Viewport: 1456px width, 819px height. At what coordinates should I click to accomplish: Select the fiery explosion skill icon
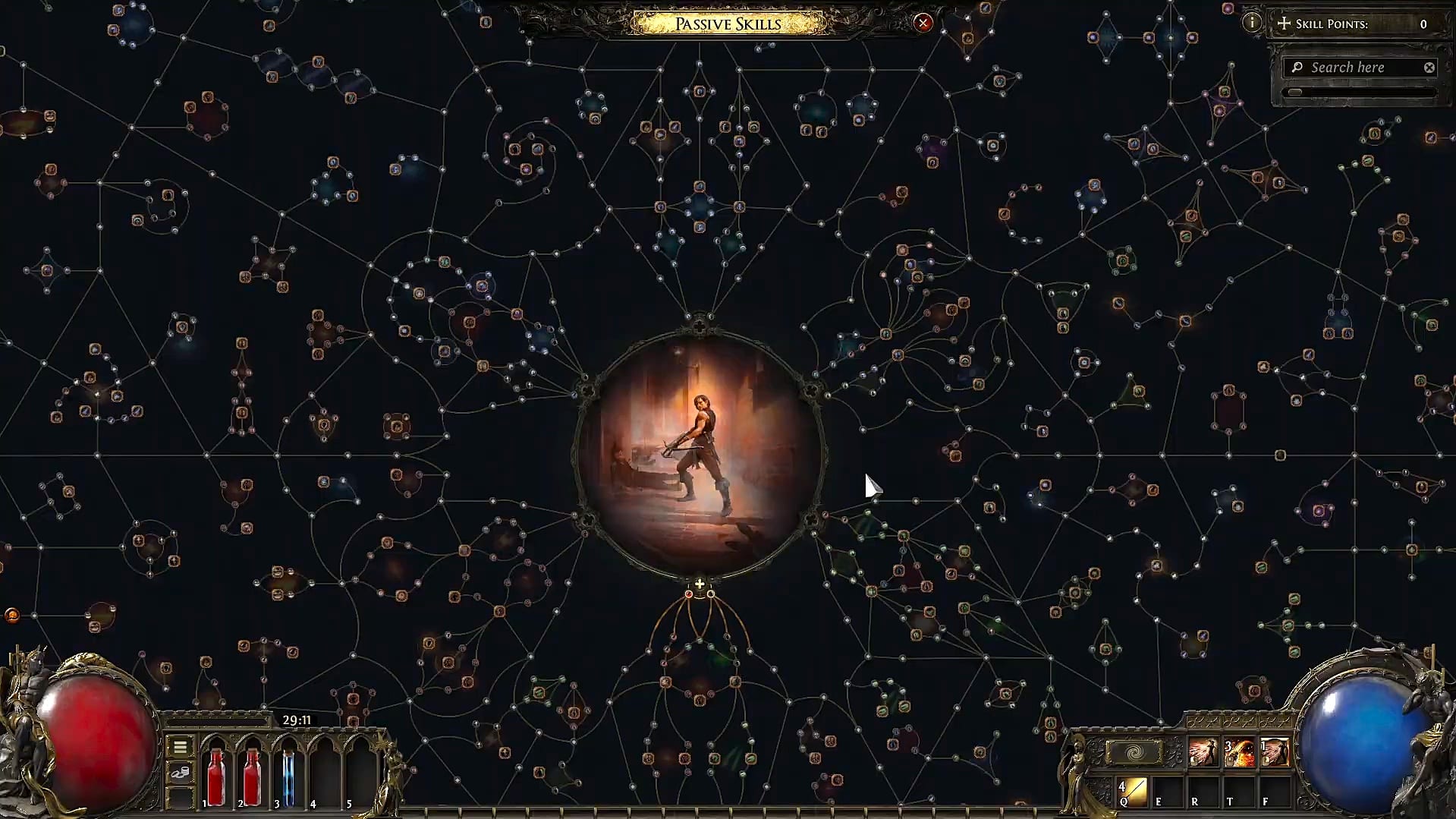(1239, 752)
